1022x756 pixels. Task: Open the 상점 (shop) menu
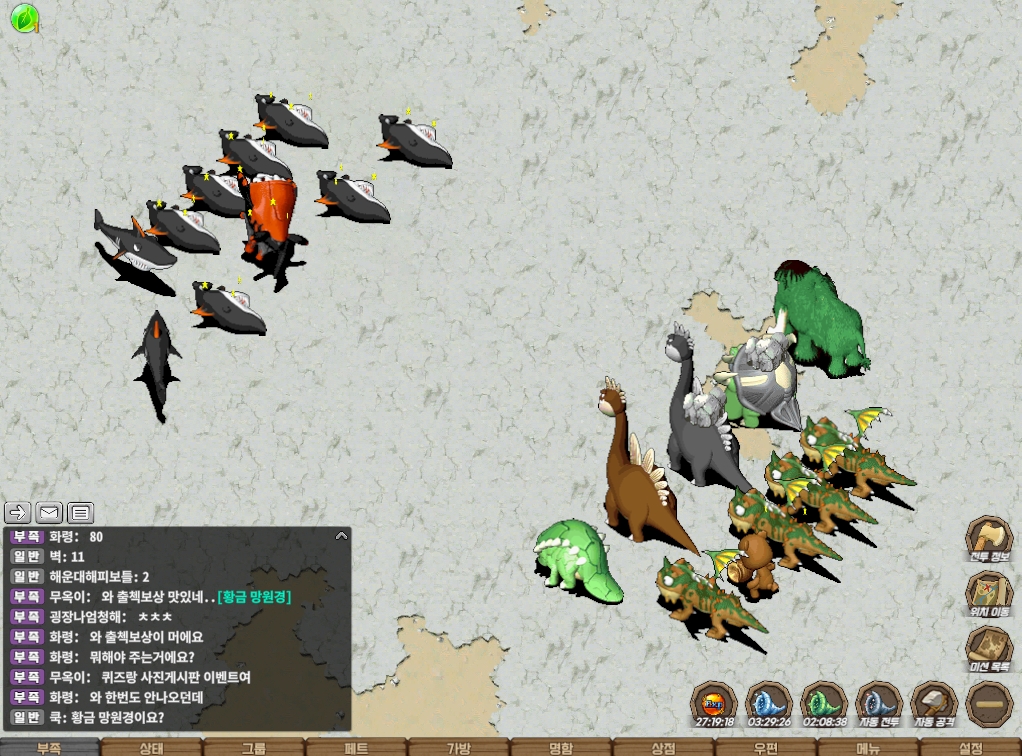pyautogui.click(x=663, y=747)
